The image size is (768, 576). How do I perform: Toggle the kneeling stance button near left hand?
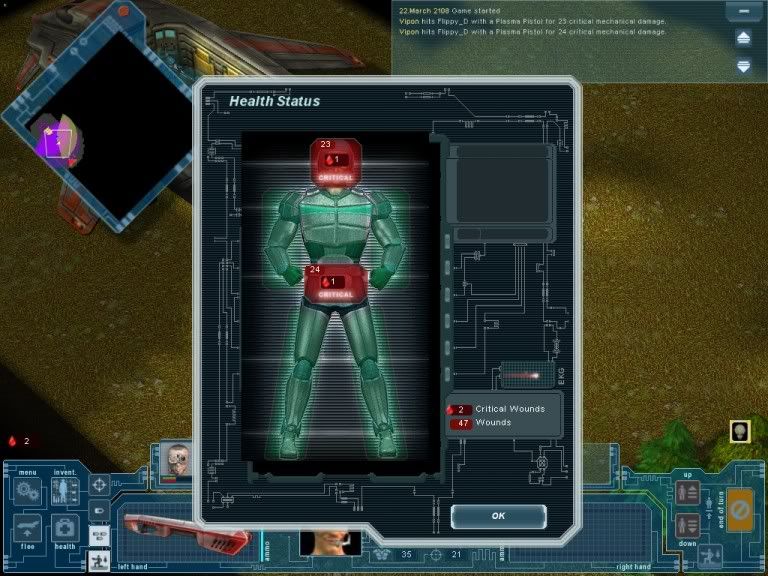click(x=100, y=561)
